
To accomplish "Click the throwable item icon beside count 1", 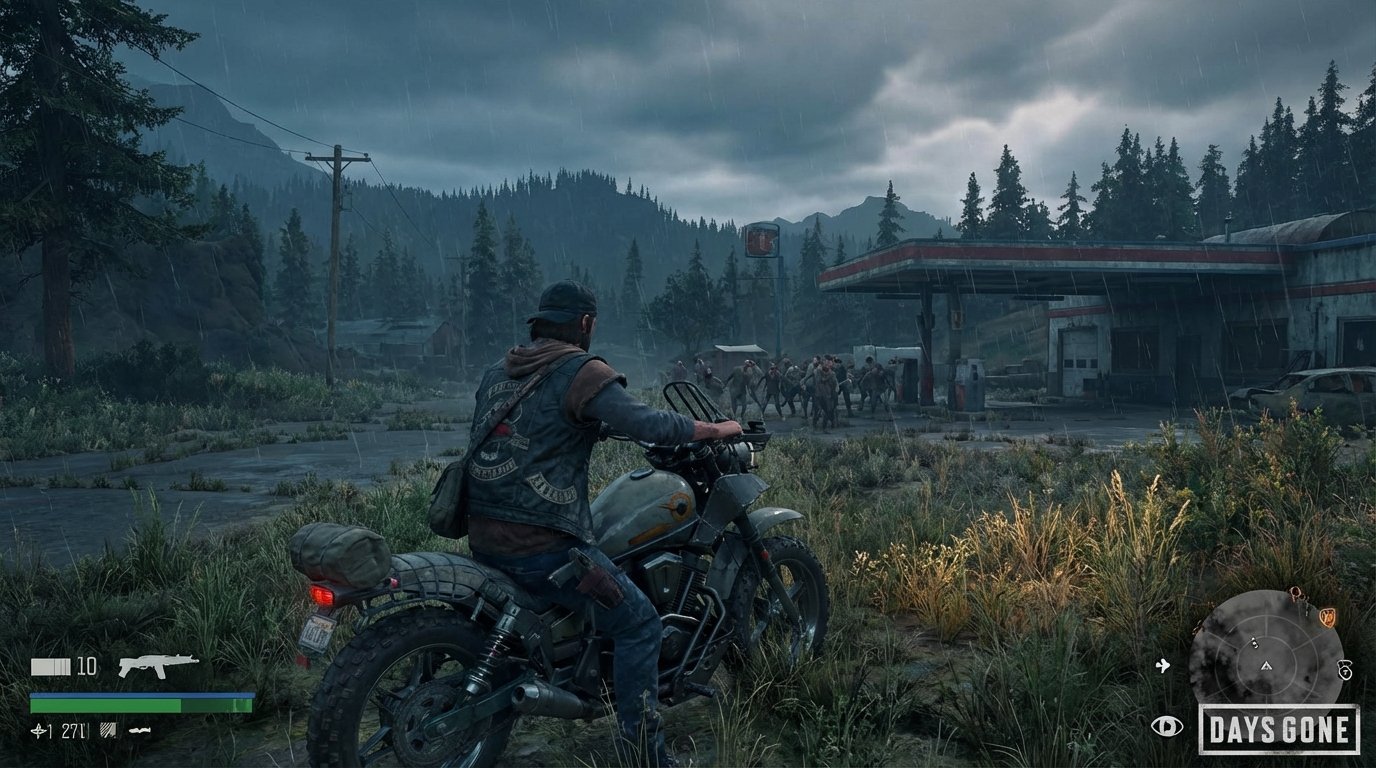I will click(x=38, y=730).
